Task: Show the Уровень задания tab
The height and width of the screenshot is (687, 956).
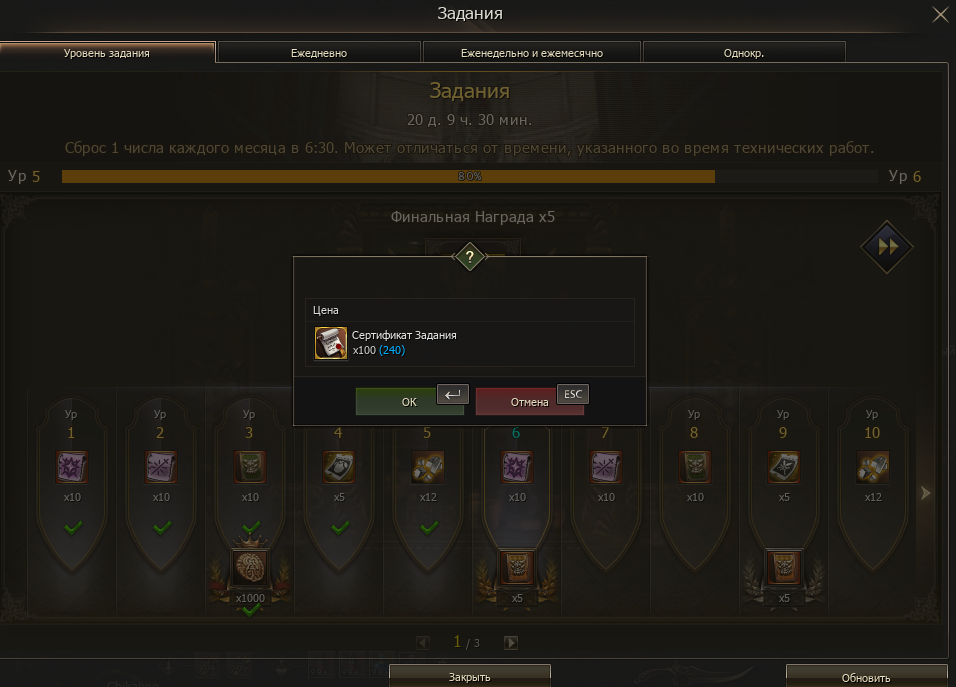Action: (x=107, y=53)
